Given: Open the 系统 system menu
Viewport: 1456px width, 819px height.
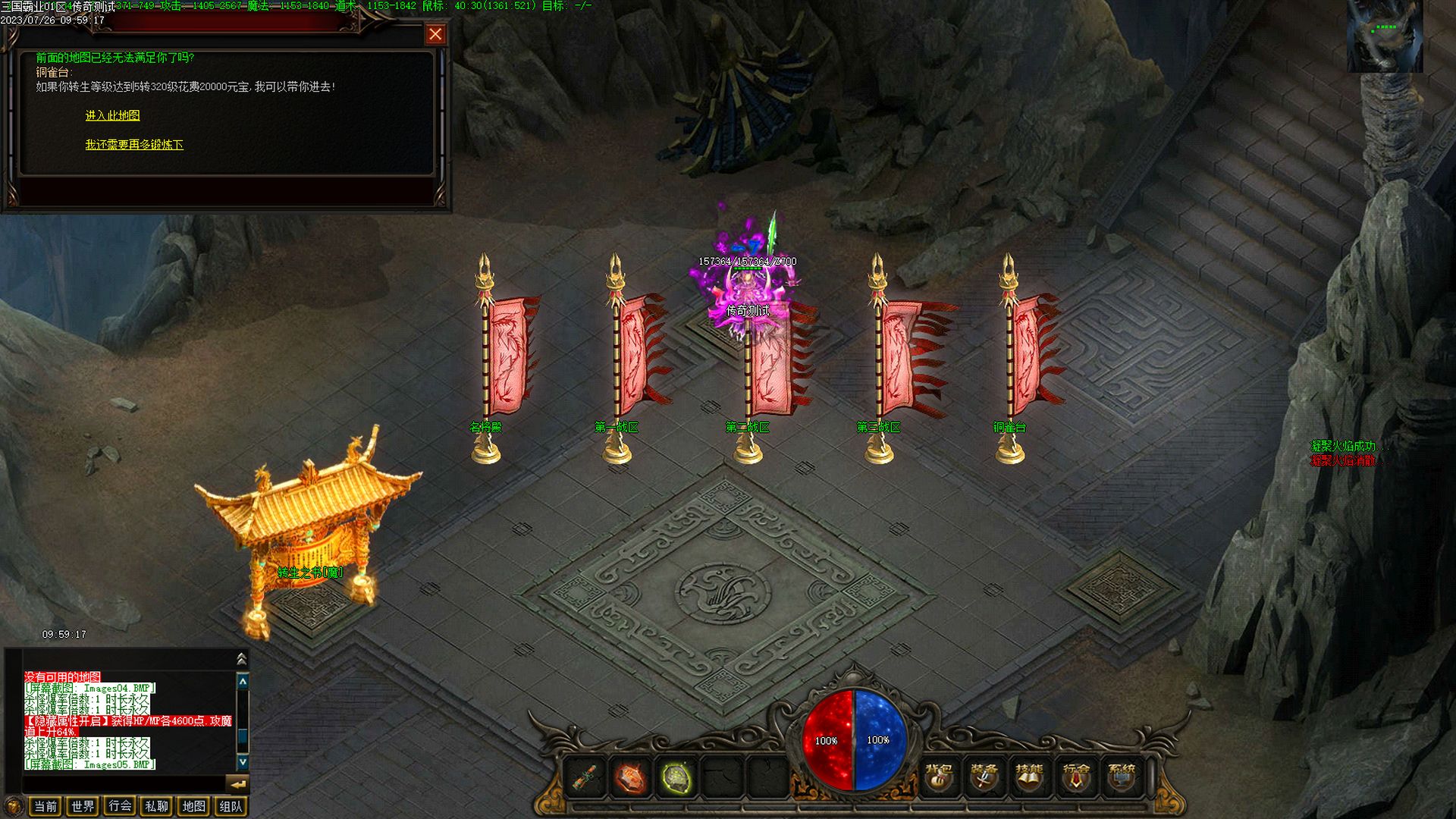Looking at the screenshot, I should point(1122,777).
